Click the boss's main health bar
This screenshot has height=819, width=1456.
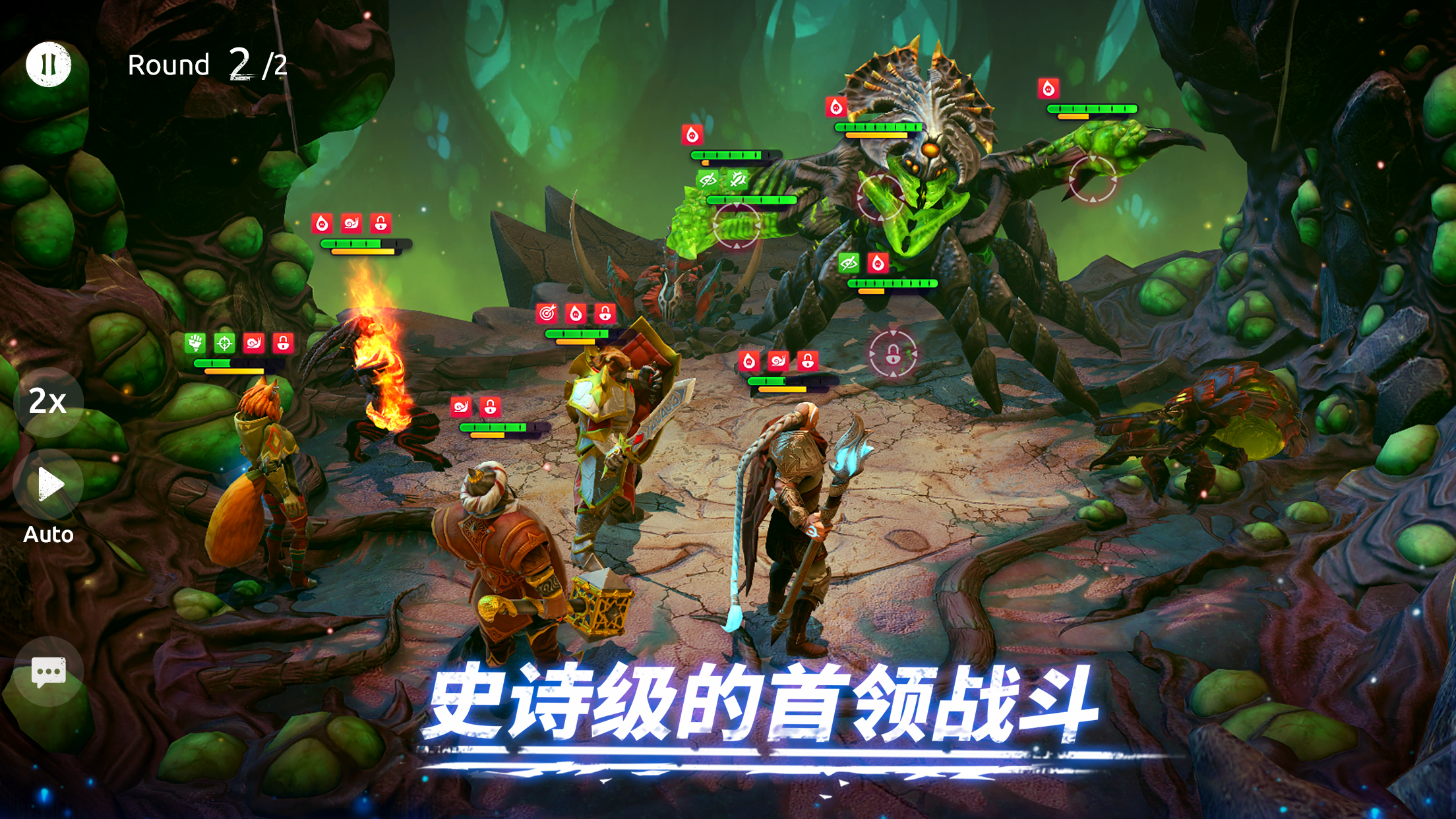[x=877, y=127]
